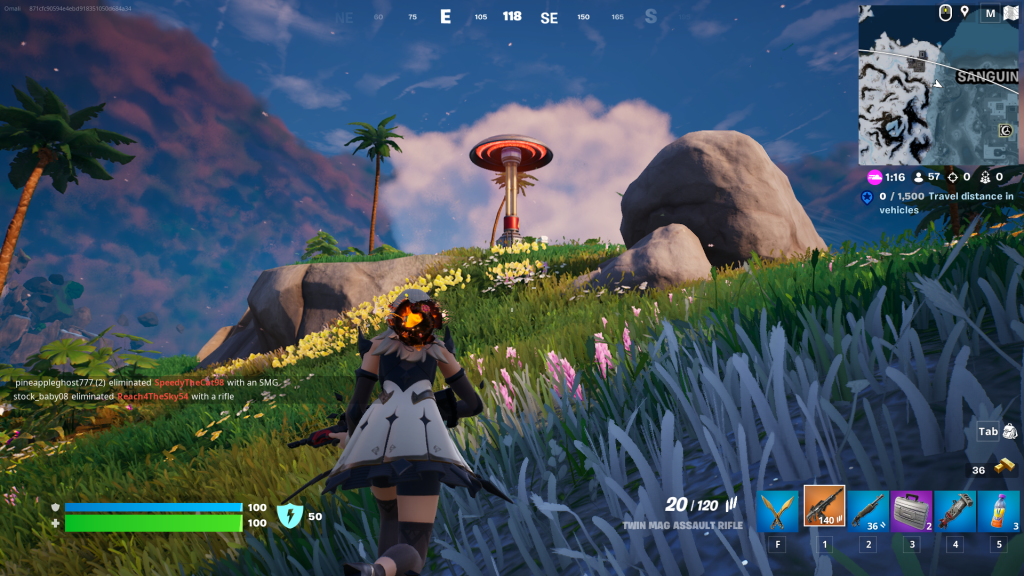Open the backpack inventory icon

pyautogui.click(x=1009, y=432)
